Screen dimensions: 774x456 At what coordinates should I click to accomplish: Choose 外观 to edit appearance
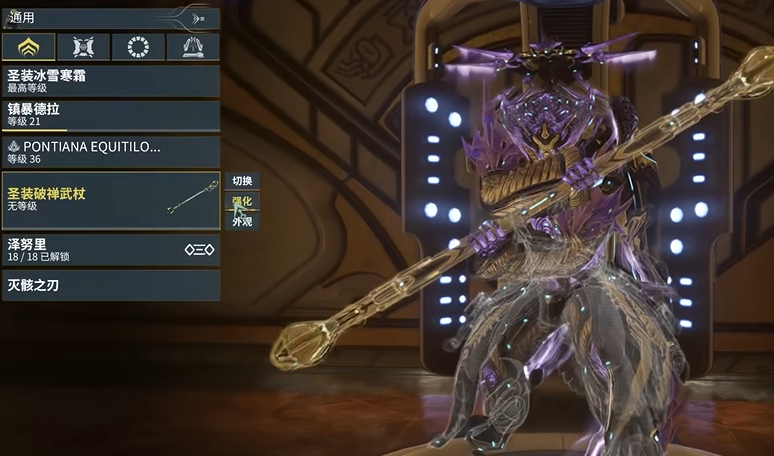point(242,221)
